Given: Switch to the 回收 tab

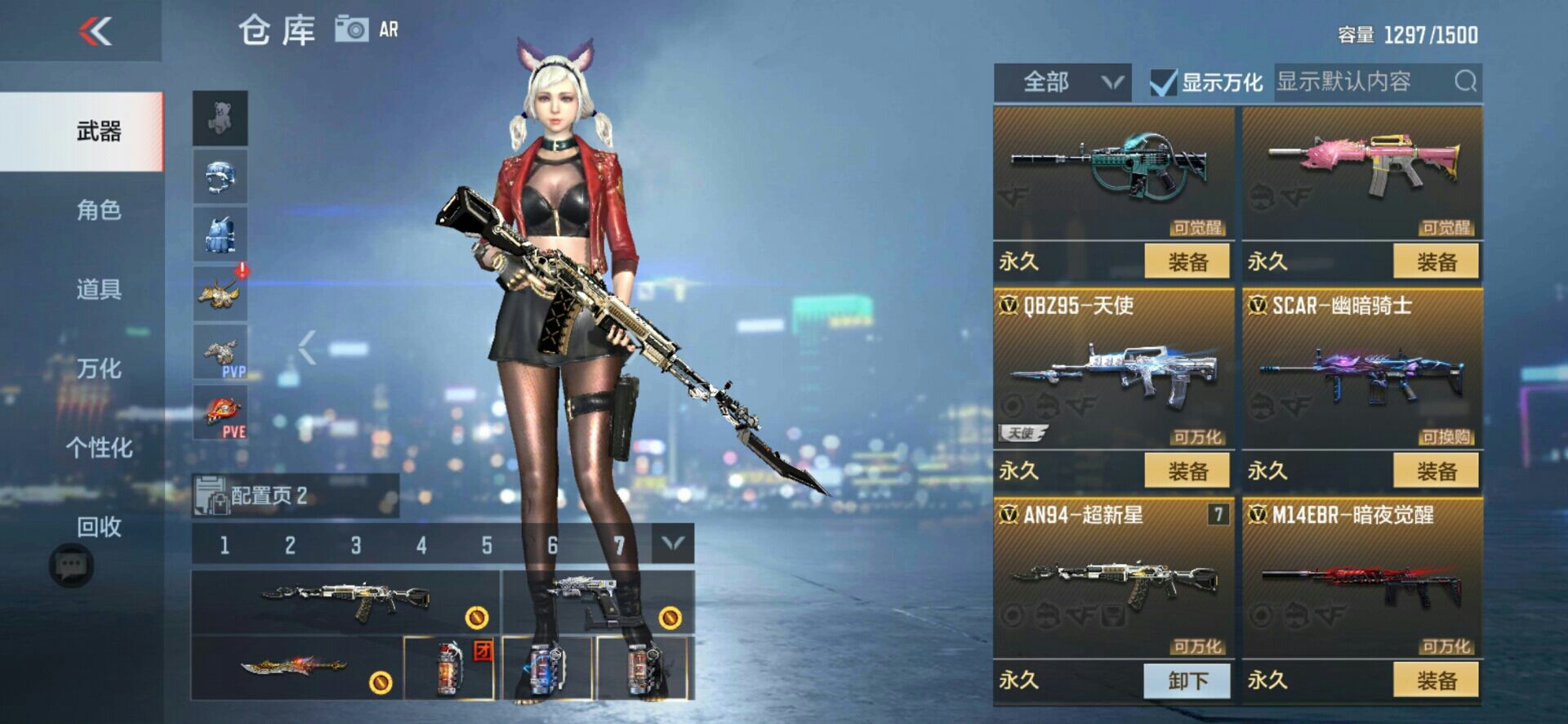Looking at the screenshot, I should (x=99, y=527).
